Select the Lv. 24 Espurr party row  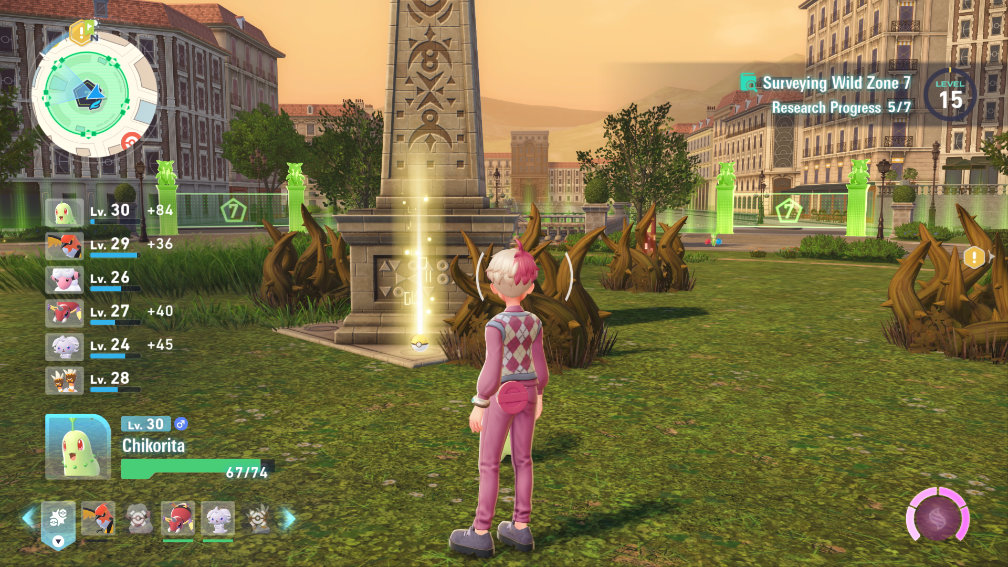click(x=92, y=346)
